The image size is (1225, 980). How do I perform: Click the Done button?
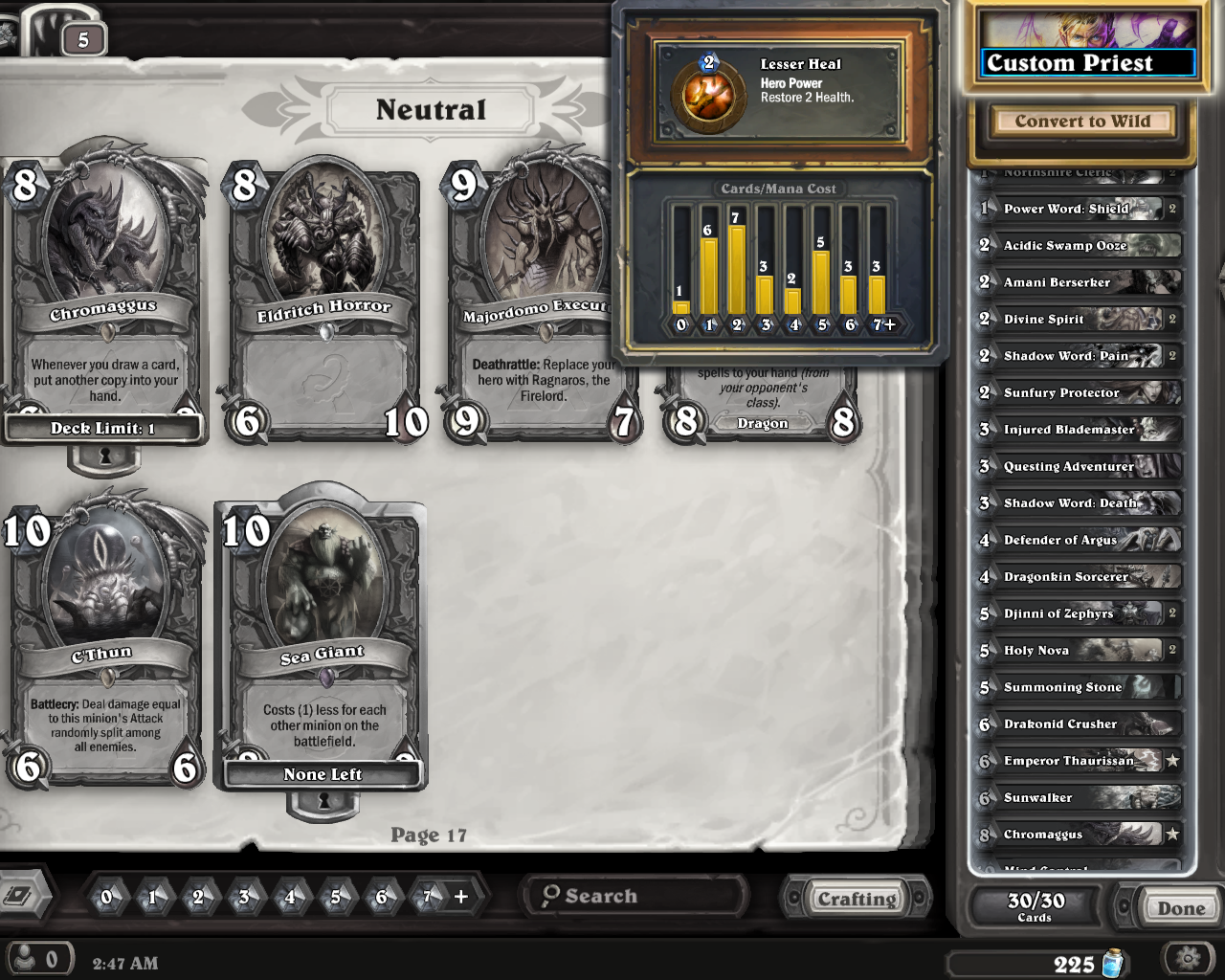(x=1180, y=908)
